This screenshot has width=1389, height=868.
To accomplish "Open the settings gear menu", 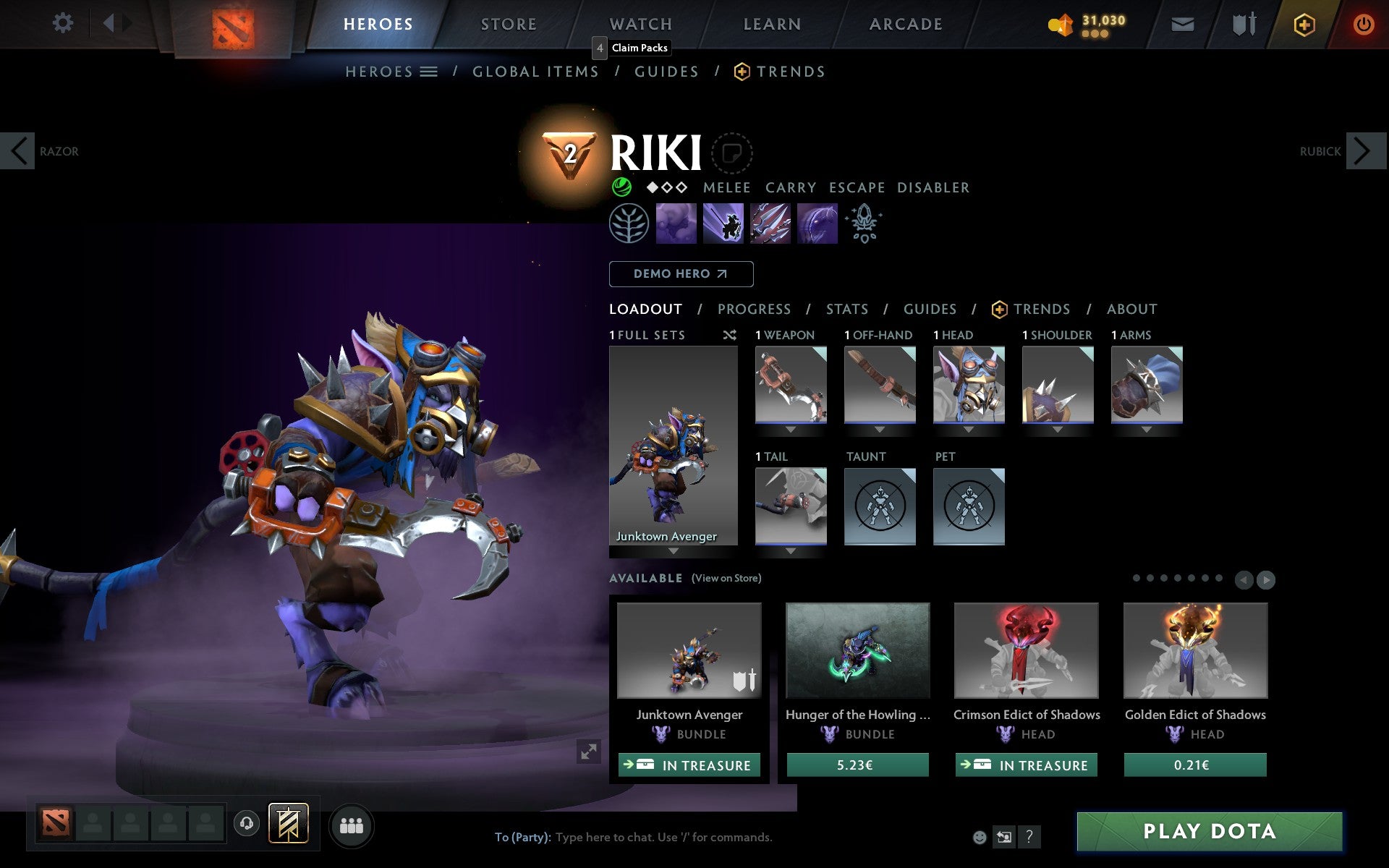I will point(64,23).
